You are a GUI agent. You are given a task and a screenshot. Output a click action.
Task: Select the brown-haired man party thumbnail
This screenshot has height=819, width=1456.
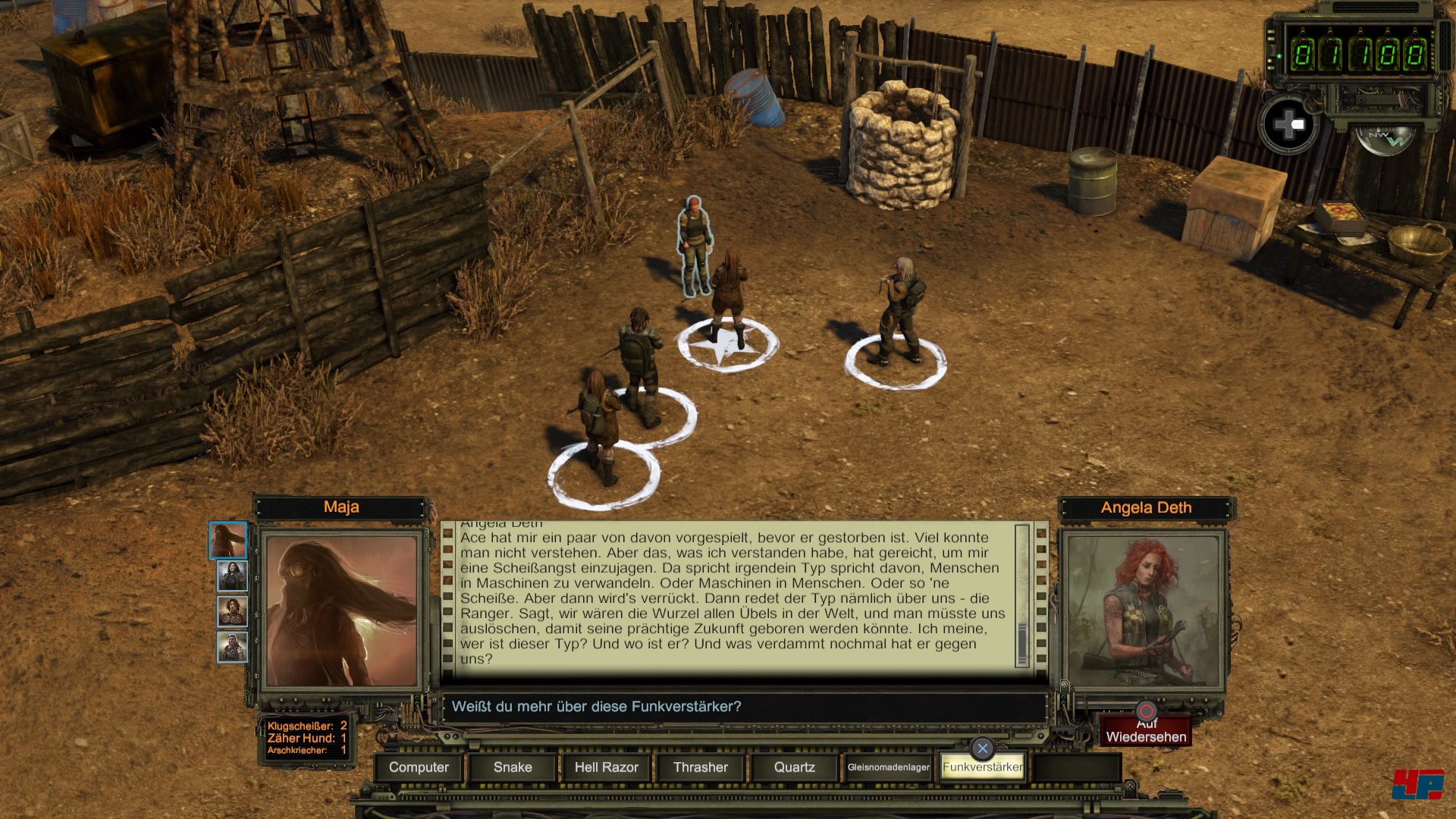click(232, 611)
